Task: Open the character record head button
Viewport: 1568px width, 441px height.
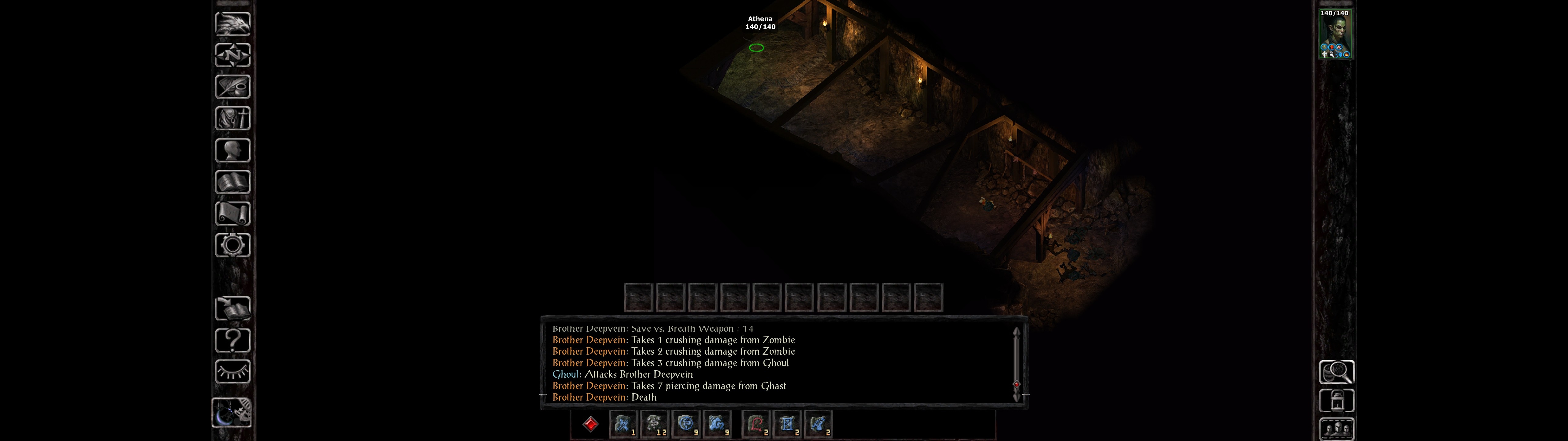Action: point(232,150)
